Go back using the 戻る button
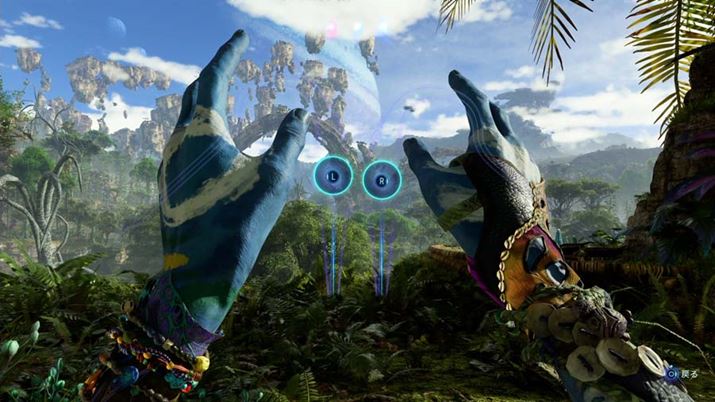 (x=683, y=372)
